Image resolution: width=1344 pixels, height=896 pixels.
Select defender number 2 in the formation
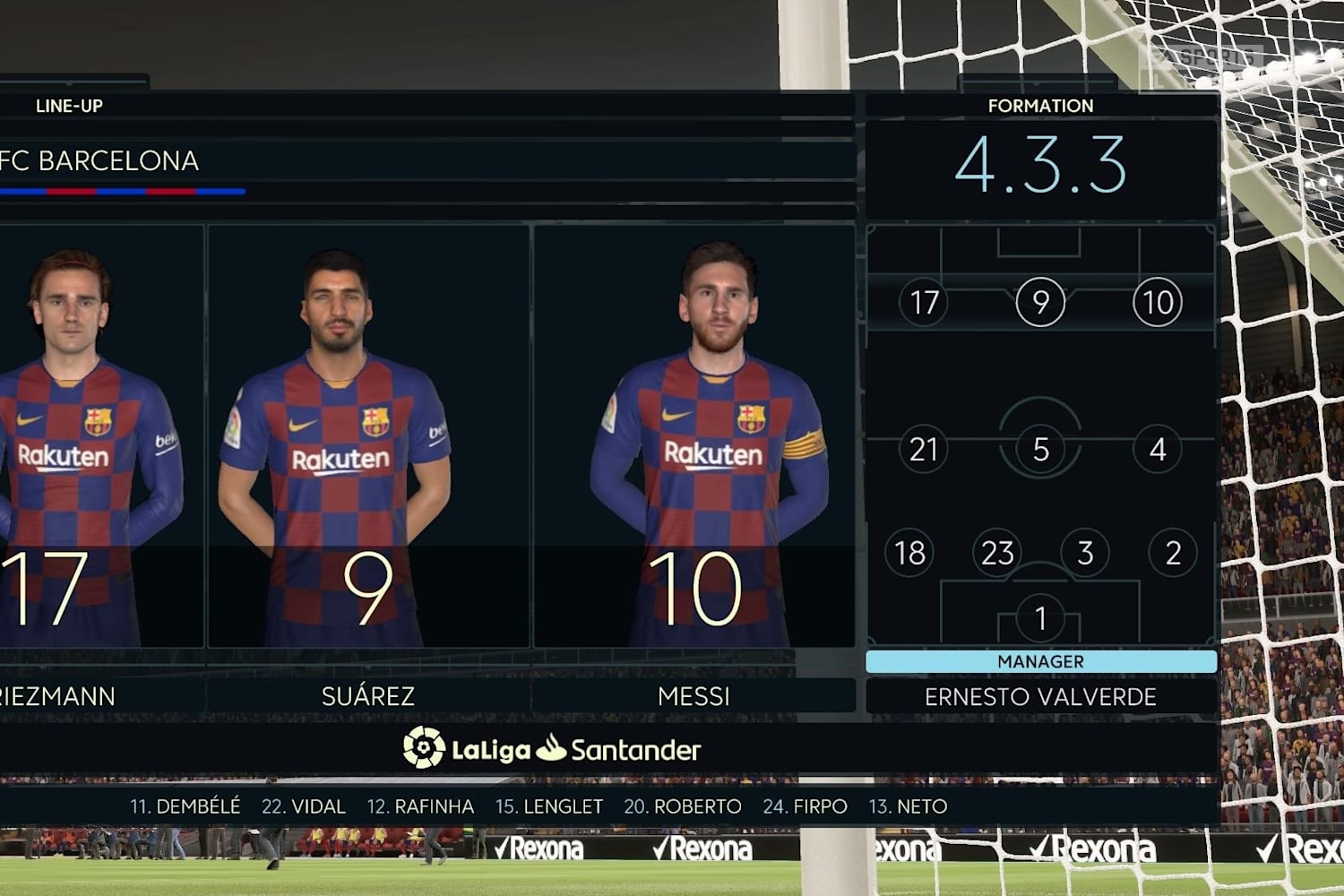coord(1171,553)
